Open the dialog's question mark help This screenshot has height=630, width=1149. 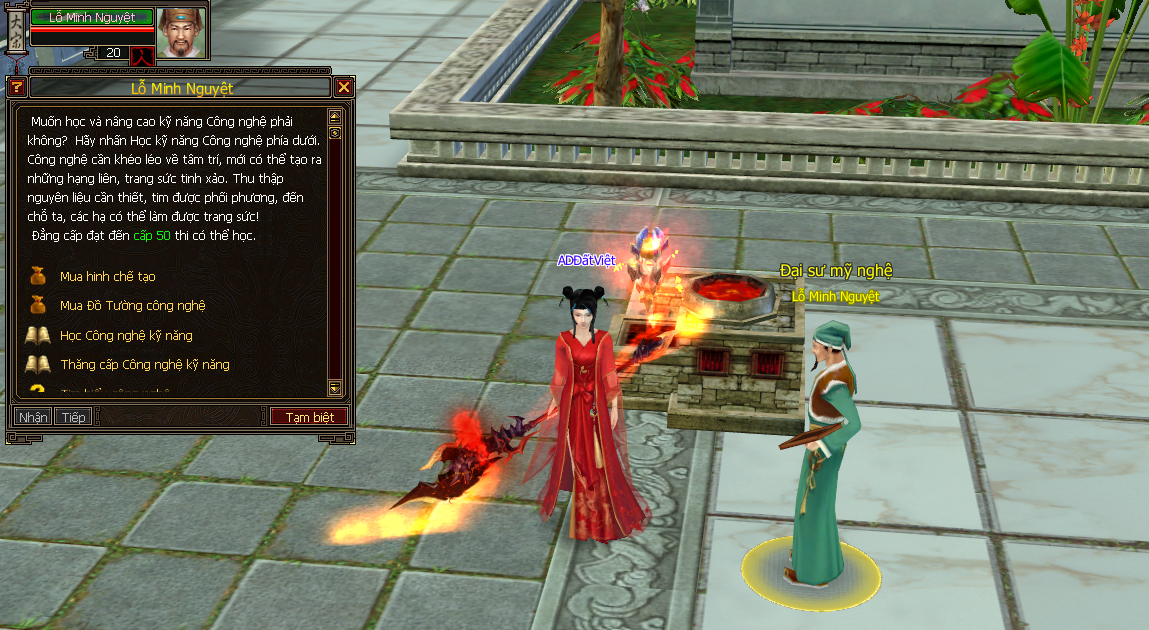click(16, 87)
